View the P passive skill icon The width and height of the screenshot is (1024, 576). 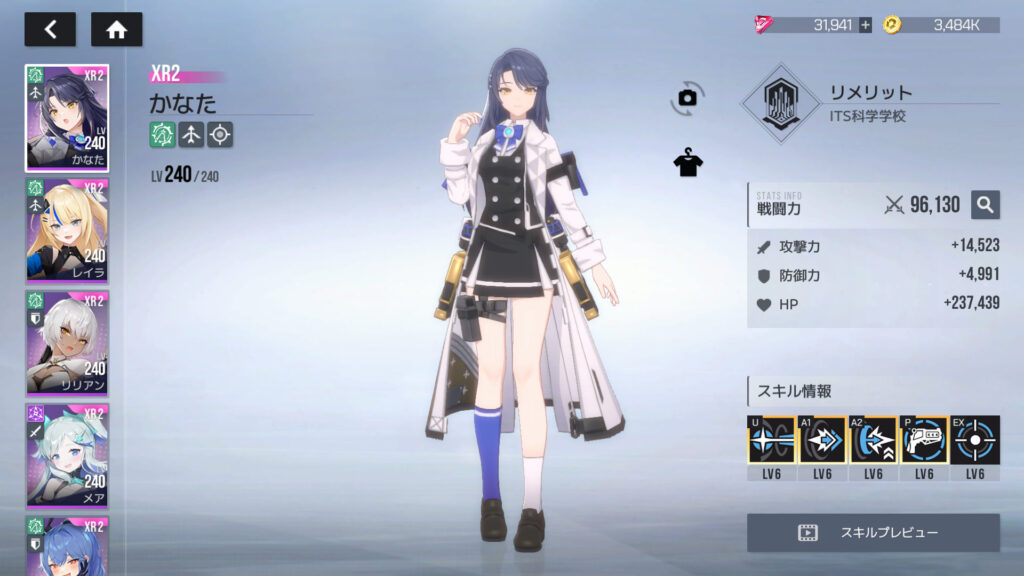(924, 440)
